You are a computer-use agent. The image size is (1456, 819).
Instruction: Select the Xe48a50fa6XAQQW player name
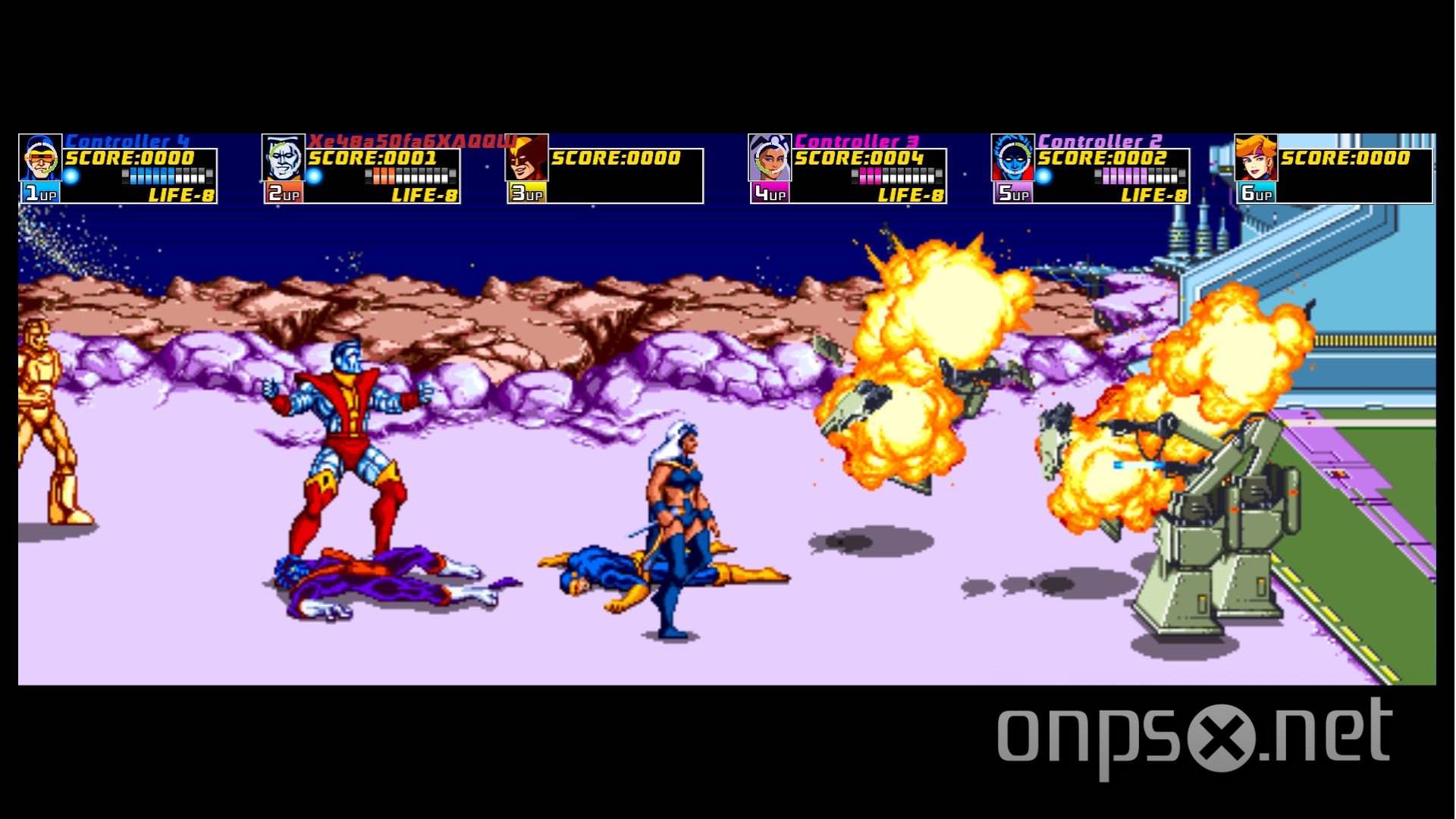tap(416, 140)
